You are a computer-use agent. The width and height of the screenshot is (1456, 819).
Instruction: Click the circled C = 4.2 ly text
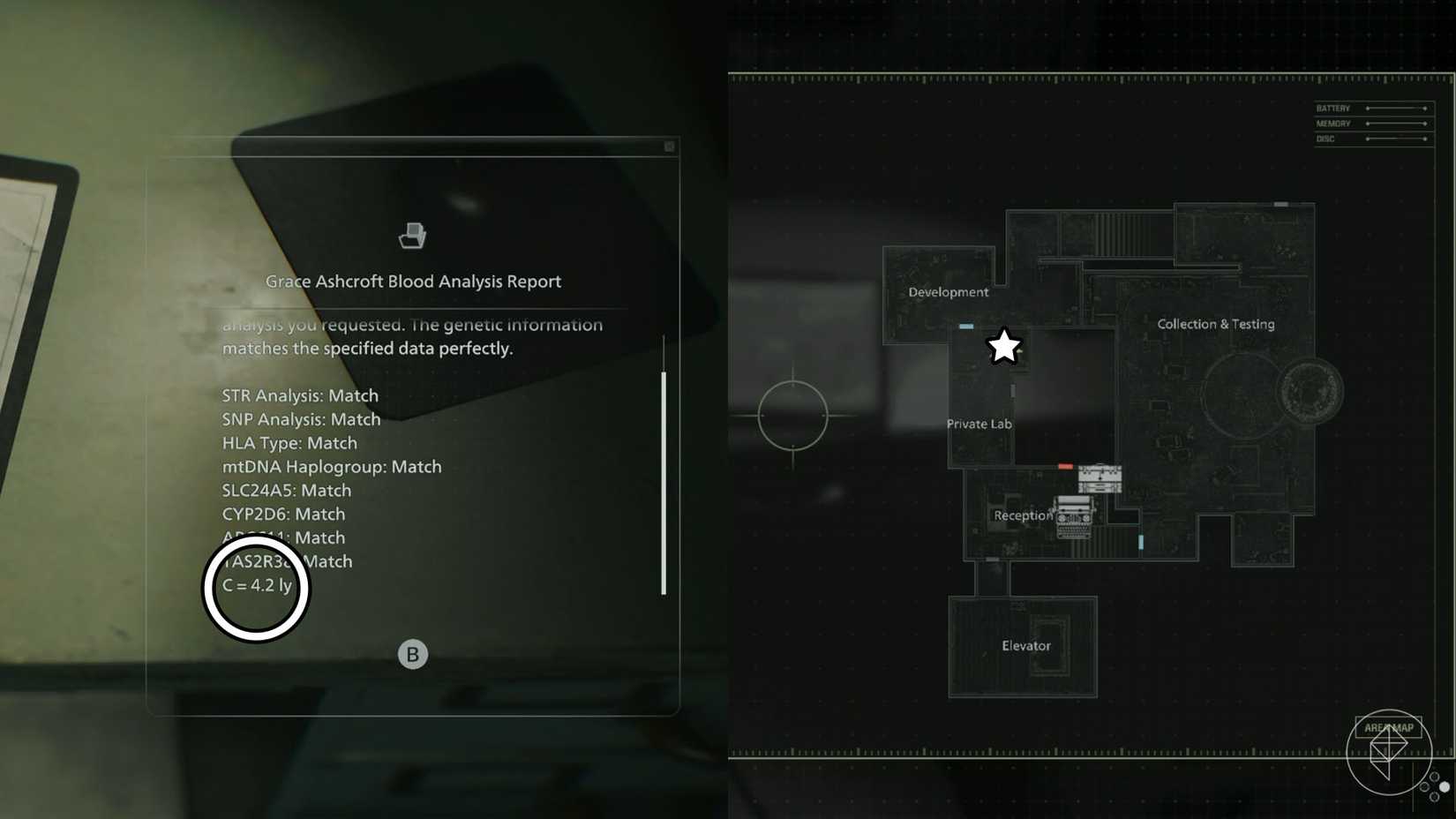257,586
